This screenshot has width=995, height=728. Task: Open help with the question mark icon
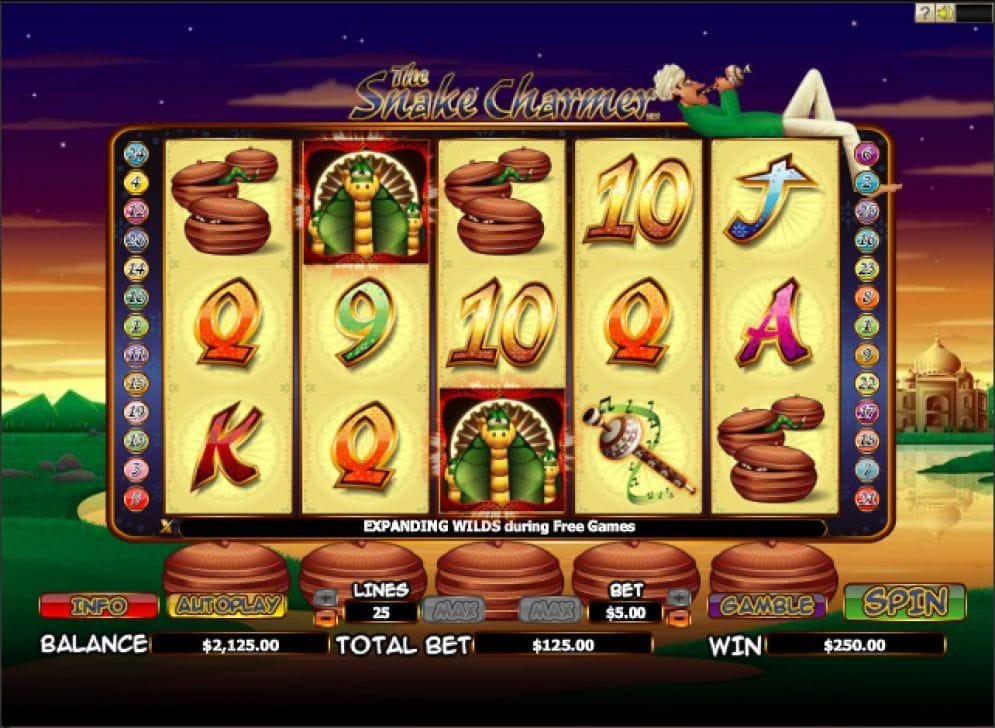(x=926, y=13)
